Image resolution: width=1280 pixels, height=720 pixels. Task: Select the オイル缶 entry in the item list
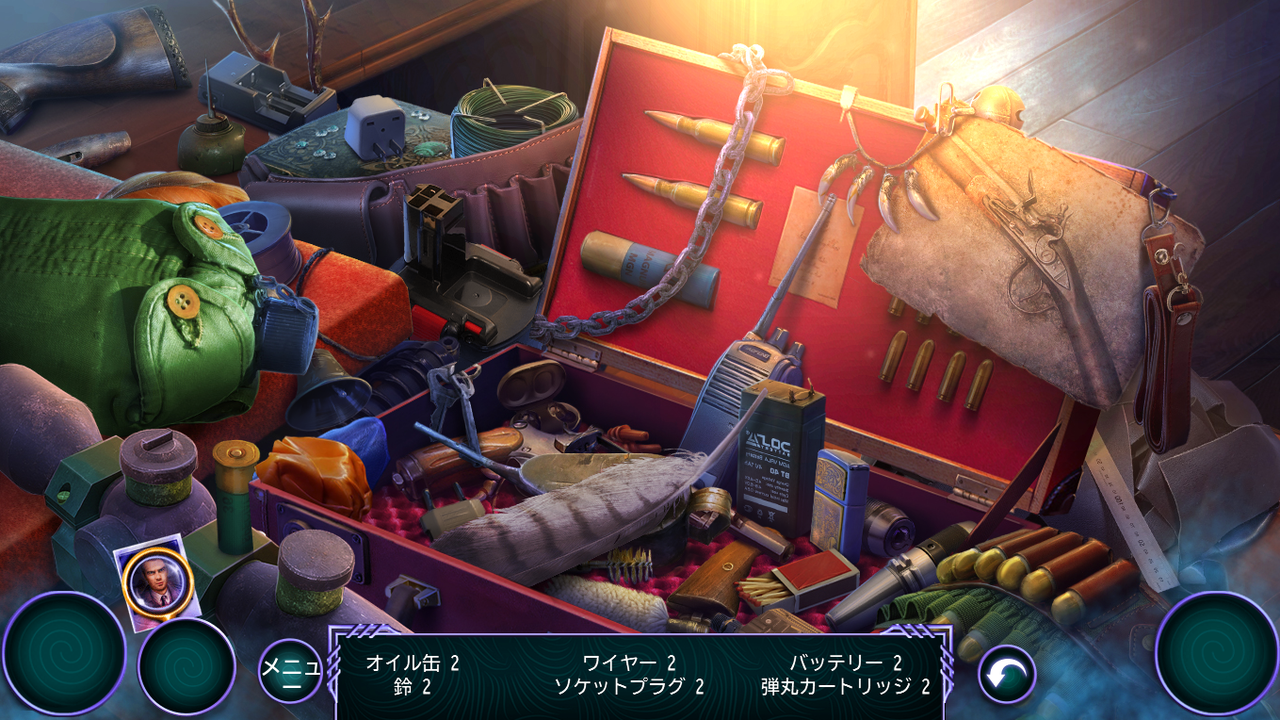pyautogui.click(x=412, y=662)
